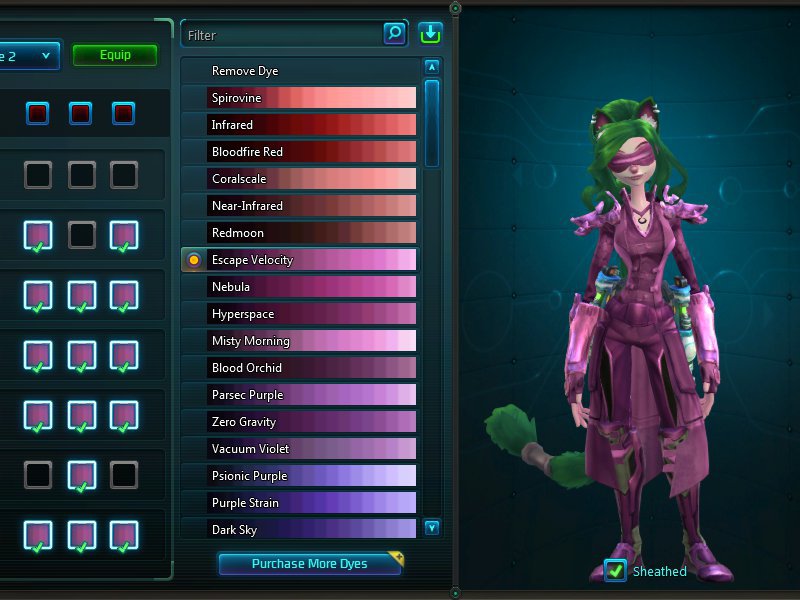Toggle the Sheathed checkbox

[x=615, y=571]
